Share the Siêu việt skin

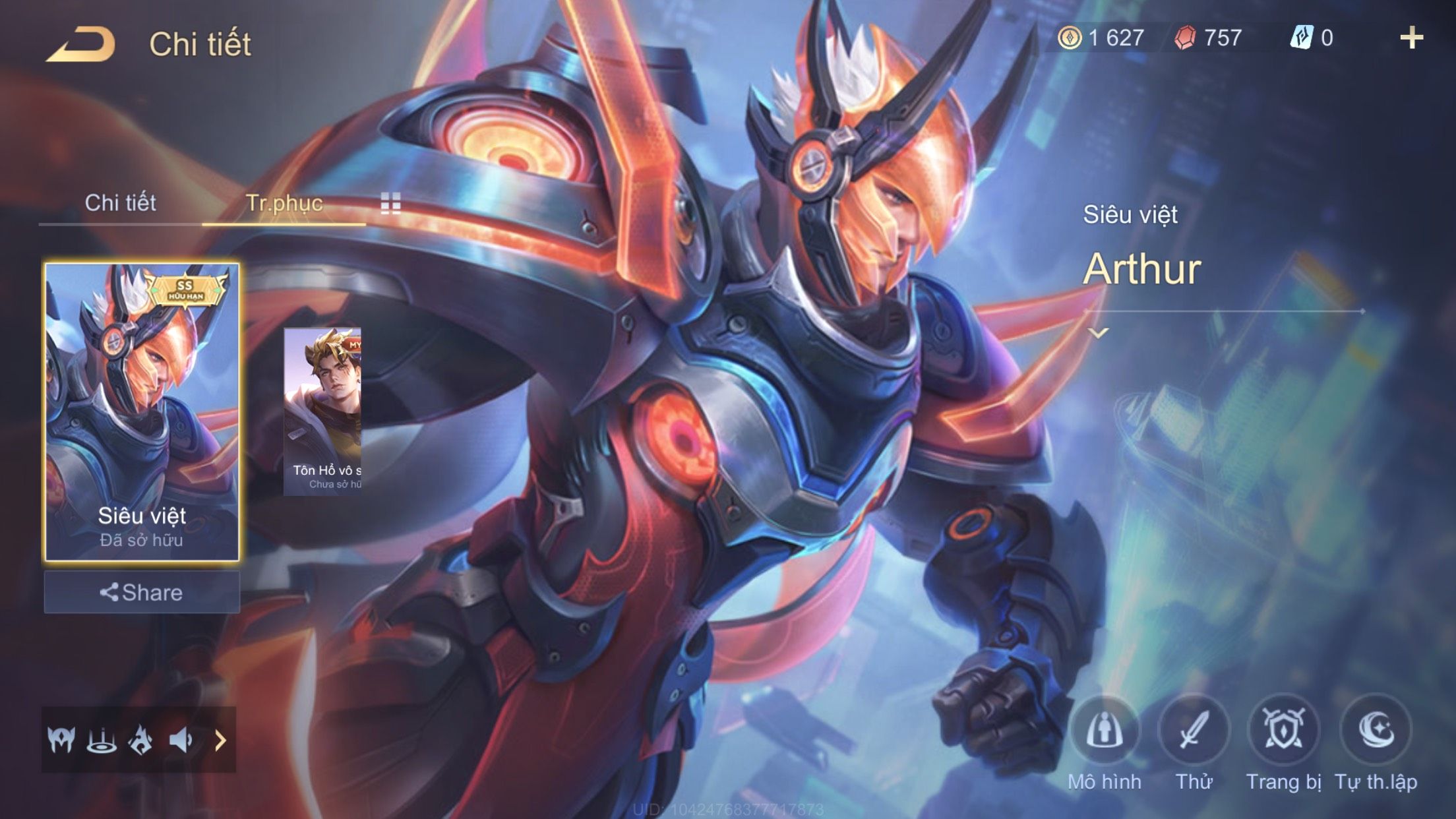pyautogui.click(x=142, y=592)
